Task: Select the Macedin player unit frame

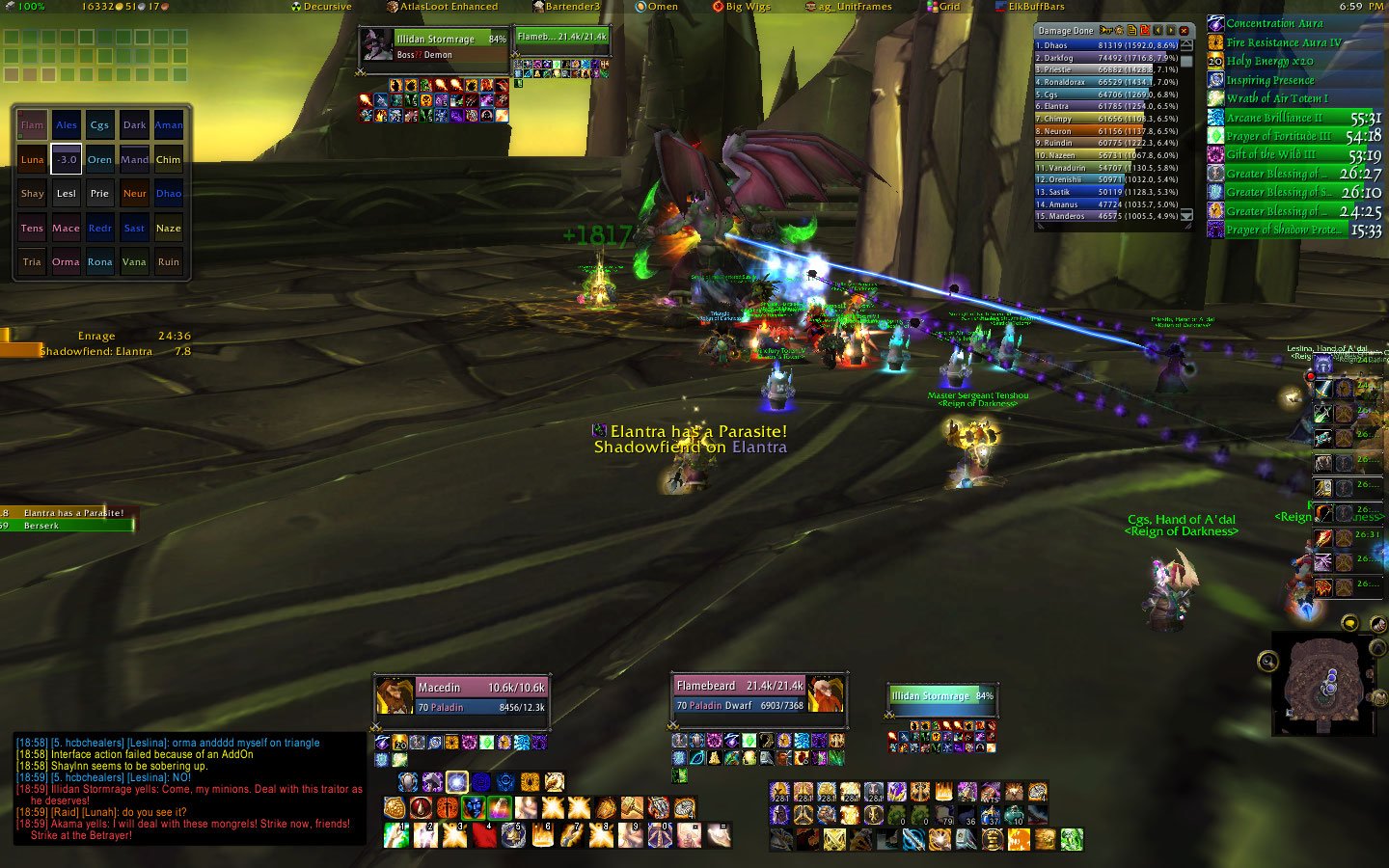Action: [461, 696]
